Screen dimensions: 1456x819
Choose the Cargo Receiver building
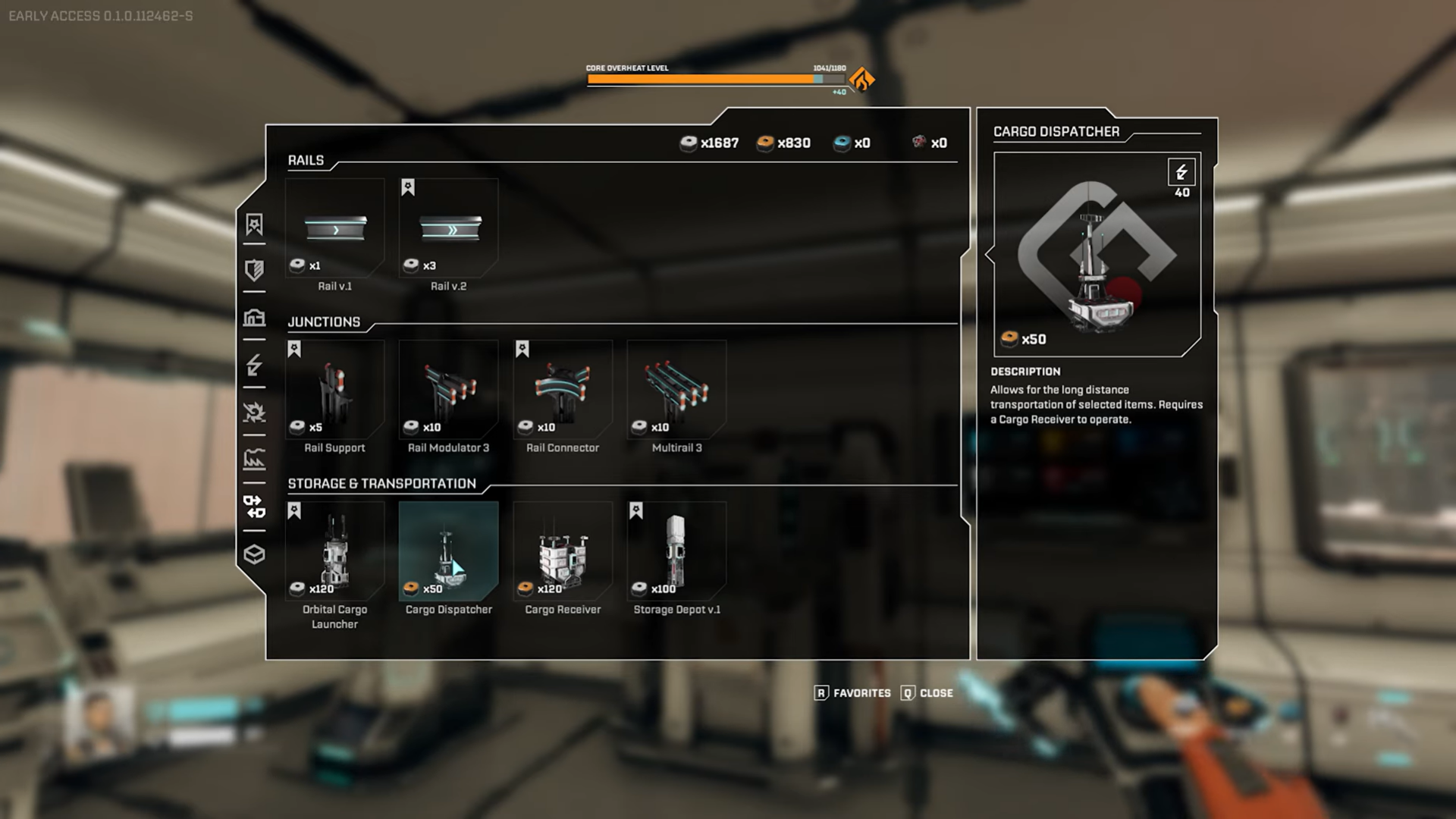[563, 551]
